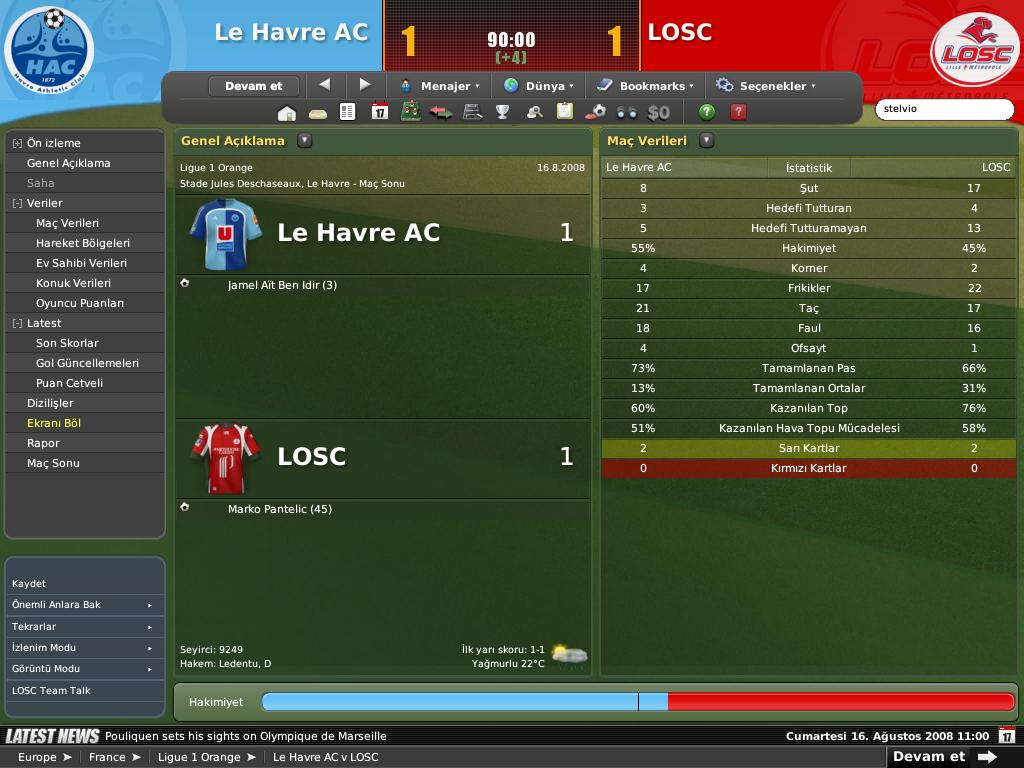1024x768 pixels.
Task: Click the search field containing stelvio
Action: (x=942, y=109)
